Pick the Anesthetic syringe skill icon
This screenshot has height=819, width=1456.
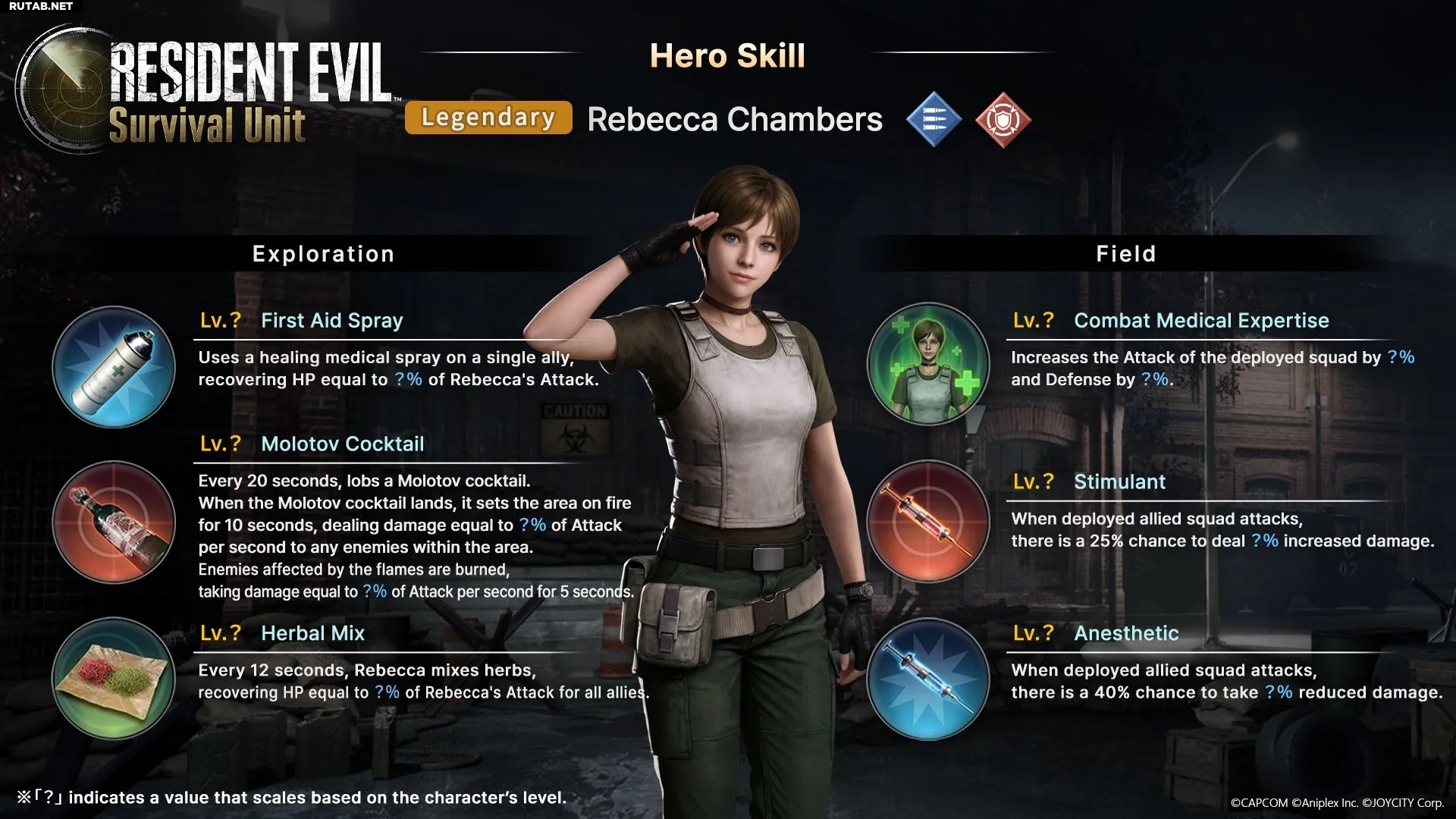pos(927,678)
